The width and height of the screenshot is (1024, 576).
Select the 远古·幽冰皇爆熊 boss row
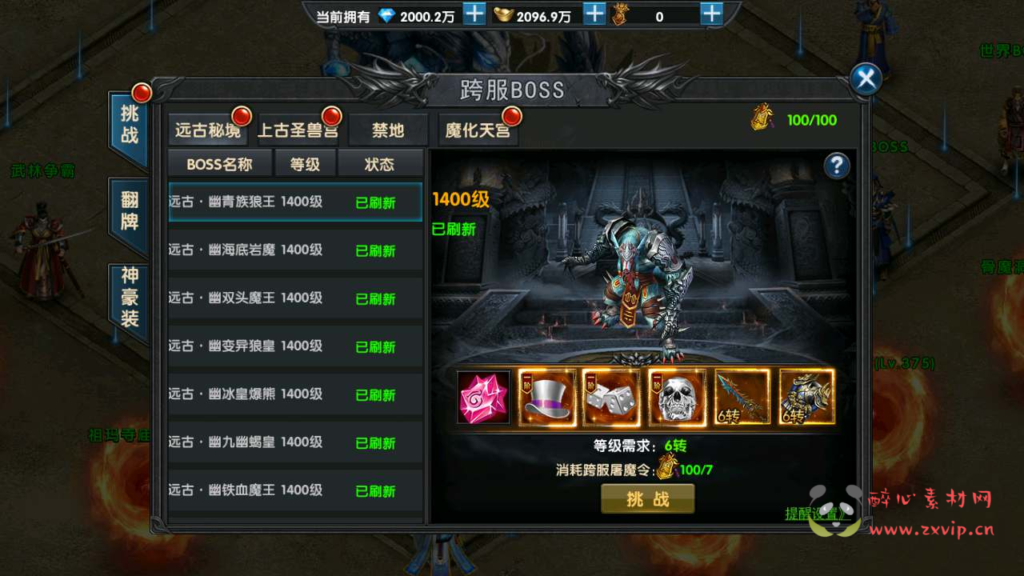(295, 394)
